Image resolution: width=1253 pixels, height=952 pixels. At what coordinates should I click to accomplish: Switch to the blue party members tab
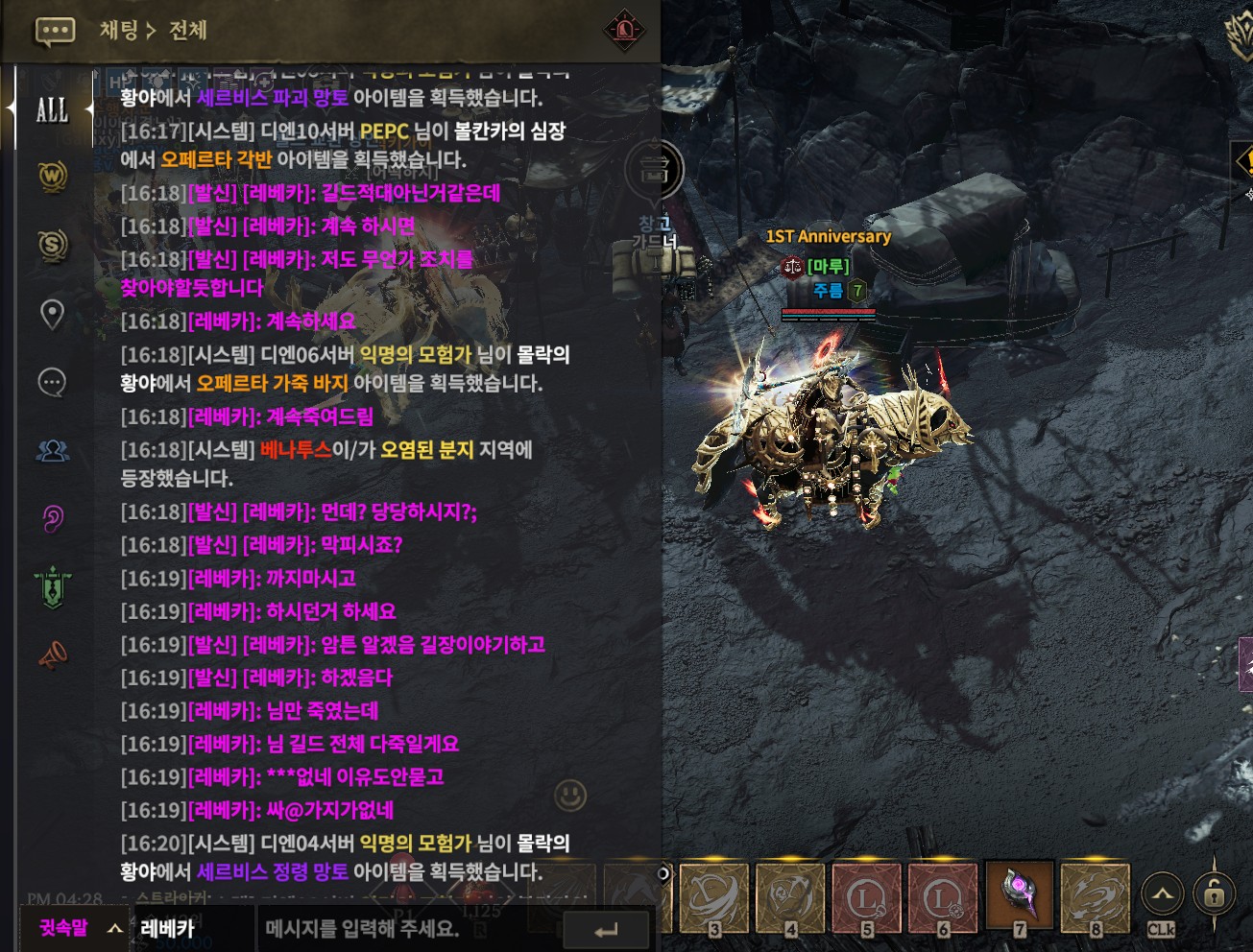[x=52, y=450]
